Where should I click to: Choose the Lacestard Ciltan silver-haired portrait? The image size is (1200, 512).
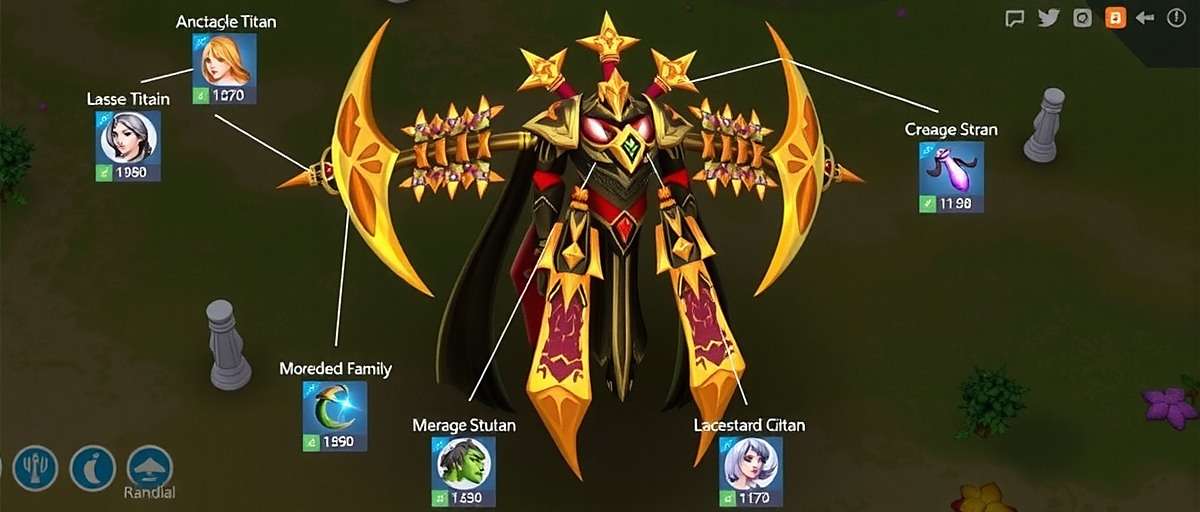[750, 464]
